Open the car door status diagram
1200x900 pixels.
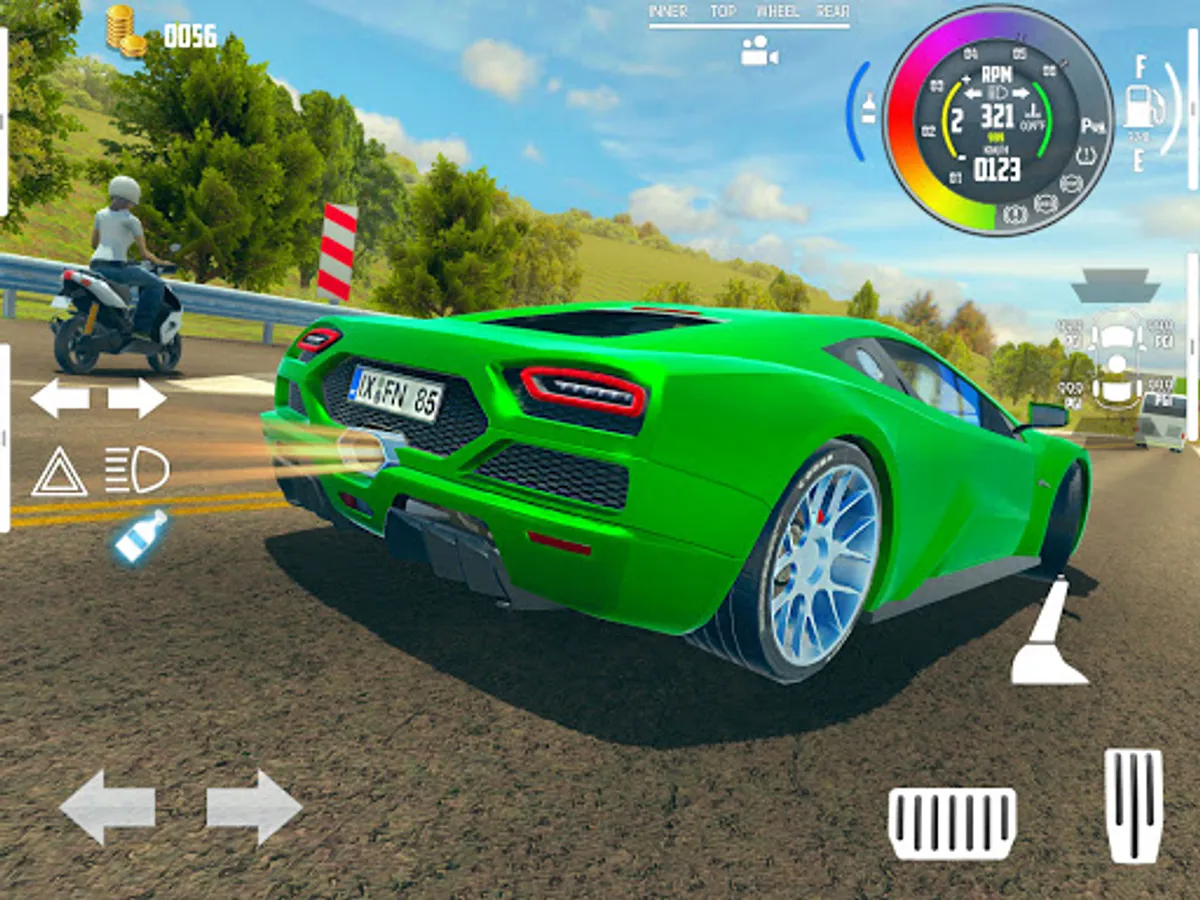coord(1117,360)
